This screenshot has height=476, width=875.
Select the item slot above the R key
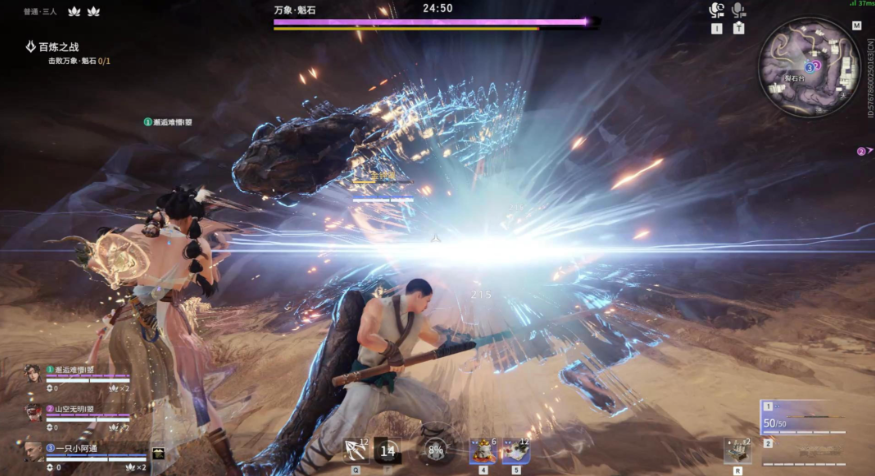pos(737,451)
